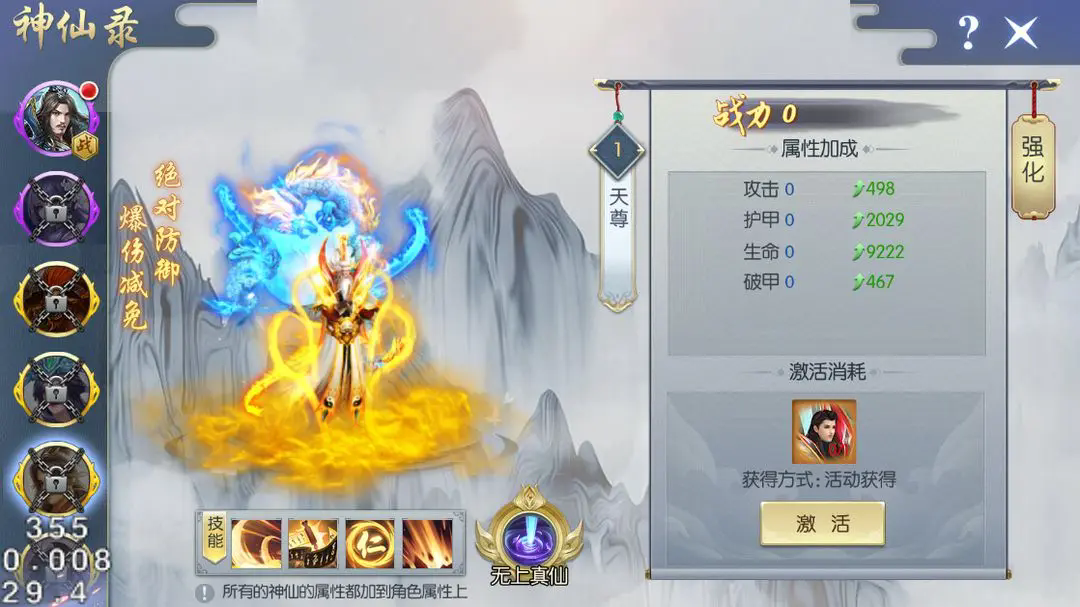Select the unlocked hero portrait with red dot
Image resolution: width=1080 pixels, height=607 pixels.
(x=55, y=120)
